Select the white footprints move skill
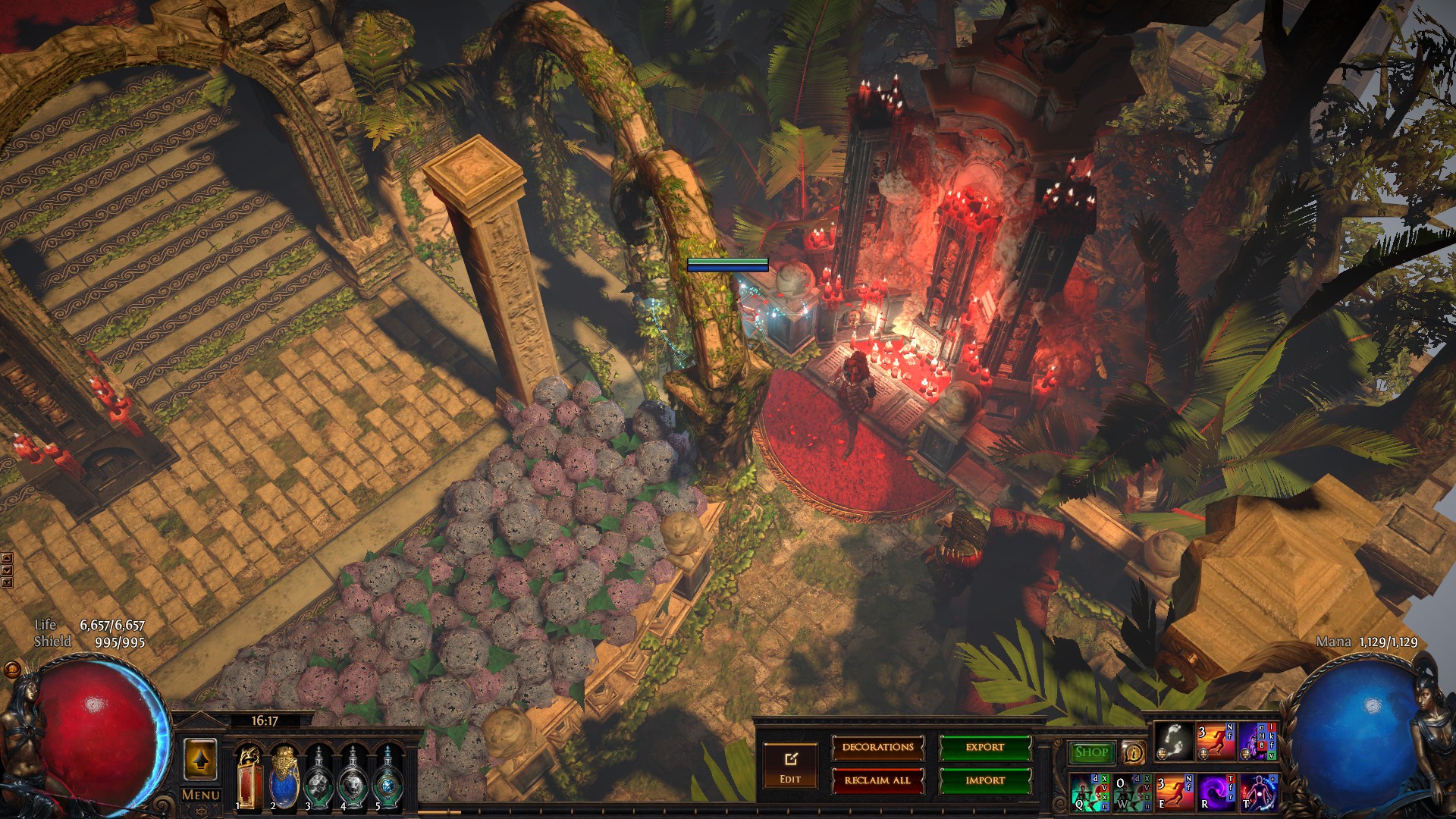Viewport: 1456px width, 819px height. click(1174, 741)
